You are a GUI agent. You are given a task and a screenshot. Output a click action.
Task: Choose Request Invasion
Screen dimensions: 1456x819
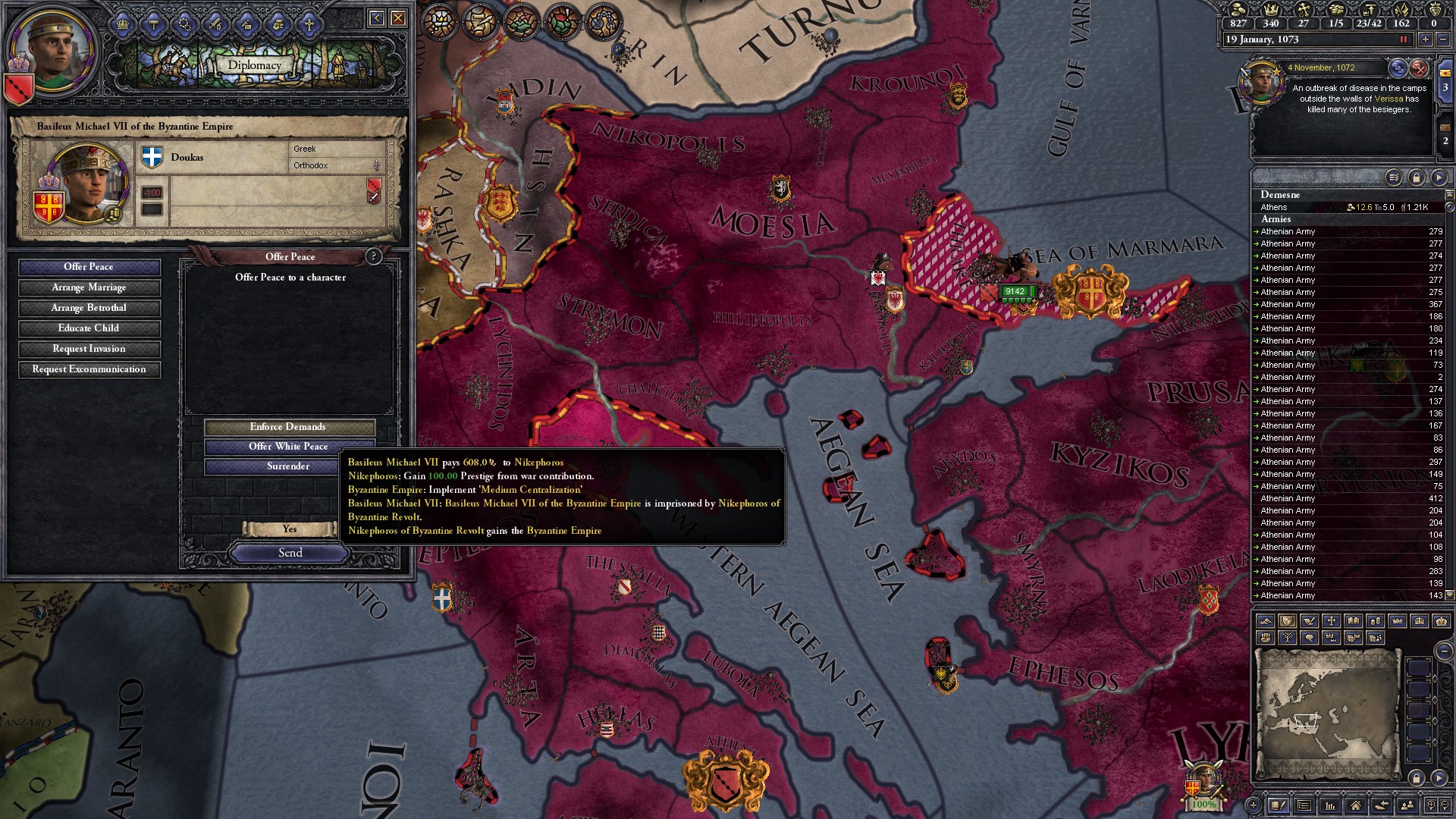pyautogui.click(x=89, y=349)
